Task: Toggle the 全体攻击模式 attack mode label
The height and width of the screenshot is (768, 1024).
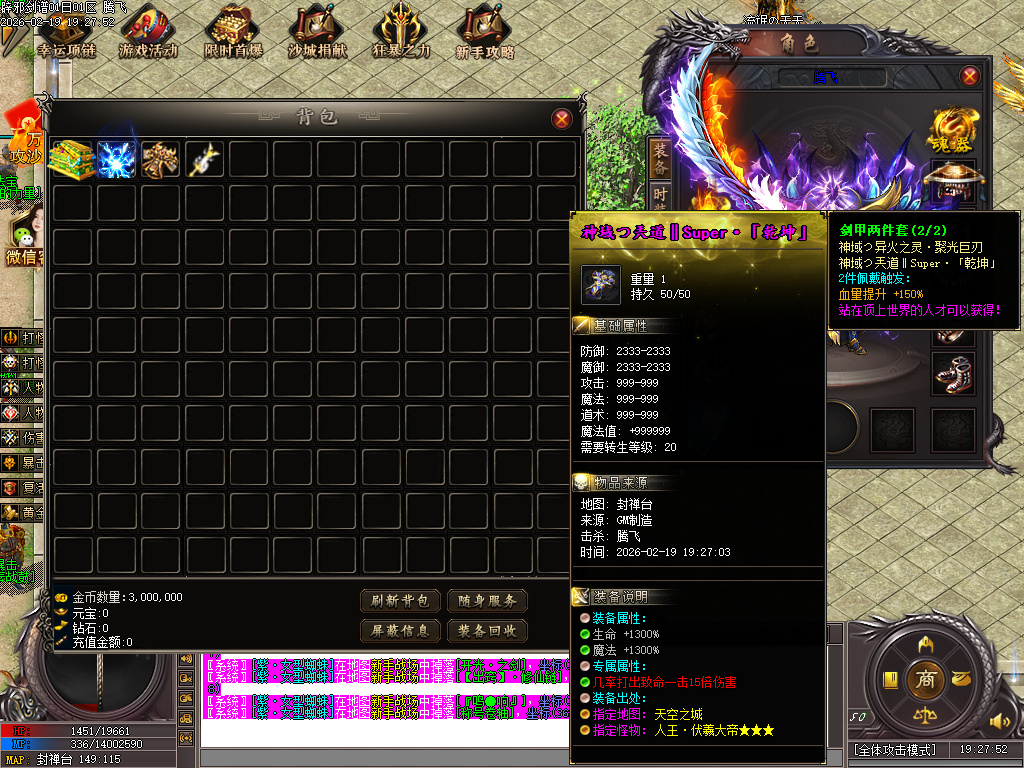Action: 895,750
